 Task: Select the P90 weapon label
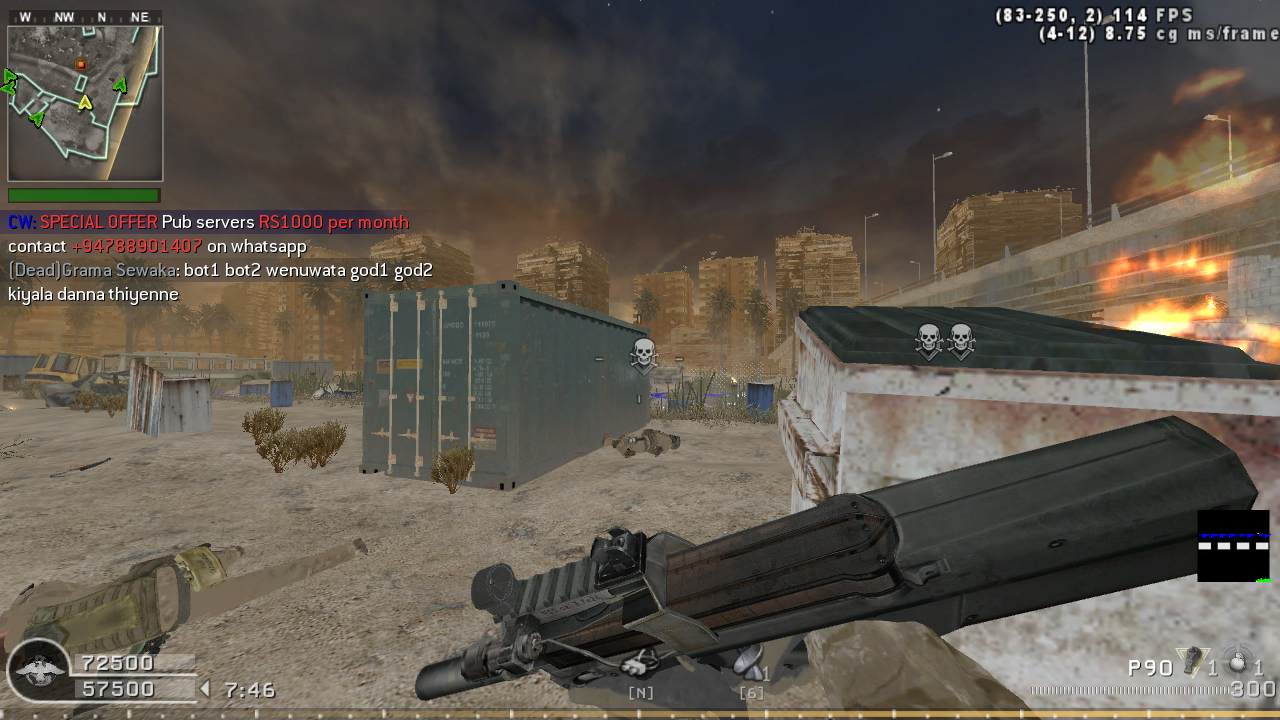coord(1150,667)
